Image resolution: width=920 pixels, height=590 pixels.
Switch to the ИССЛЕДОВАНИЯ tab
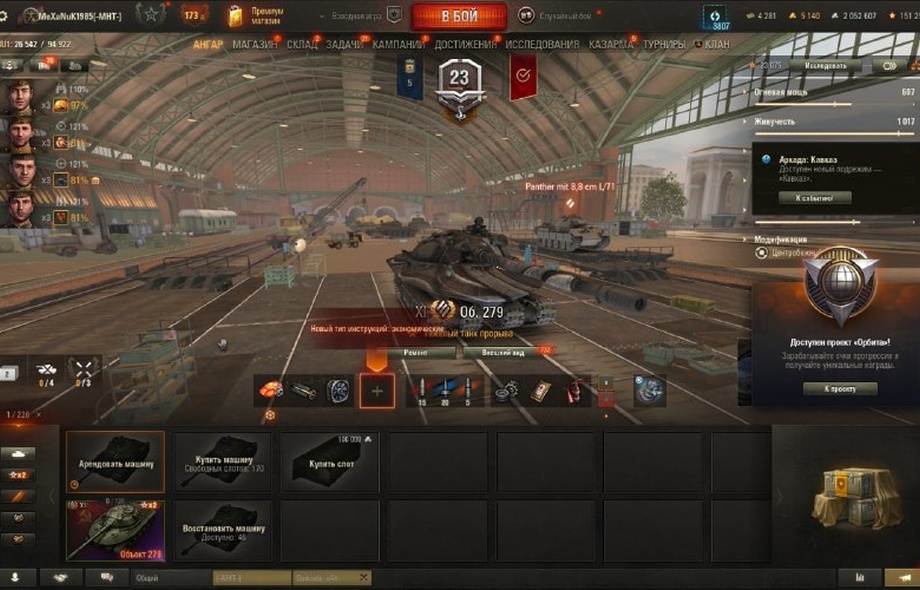[x=541, y=45]
